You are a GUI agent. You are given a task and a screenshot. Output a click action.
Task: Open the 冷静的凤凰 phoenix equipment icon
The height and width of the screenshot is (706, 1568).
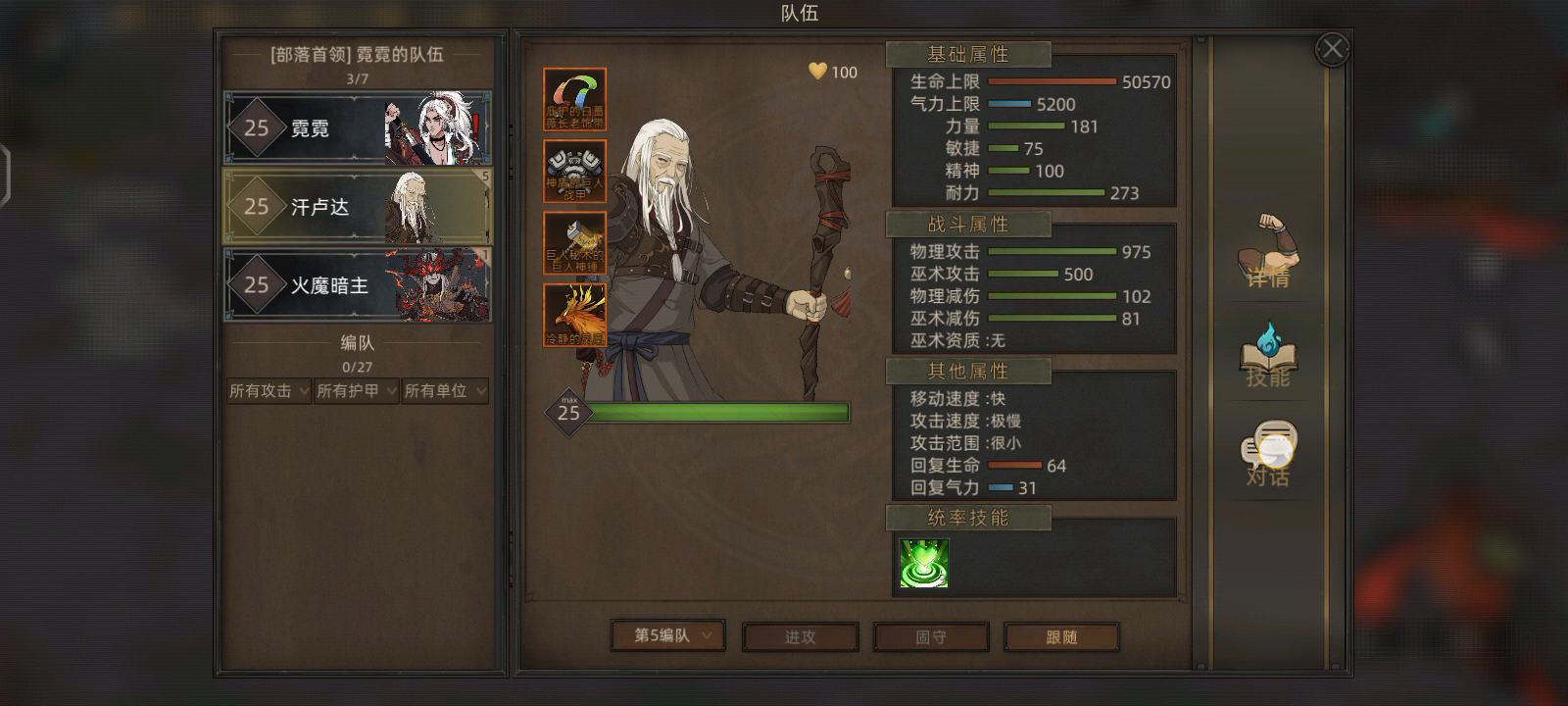573,314
